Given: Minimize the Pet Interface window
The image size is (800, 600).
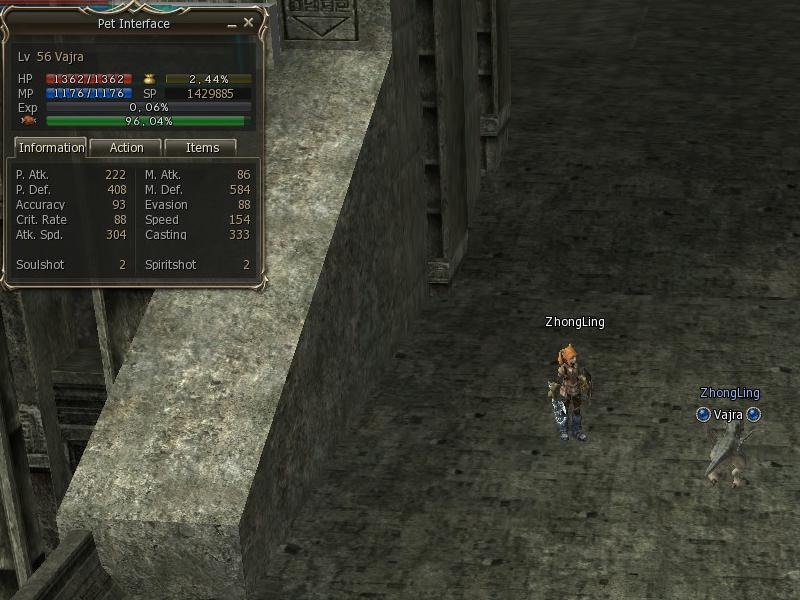Looking at the screenshot, I should (231, 23).
